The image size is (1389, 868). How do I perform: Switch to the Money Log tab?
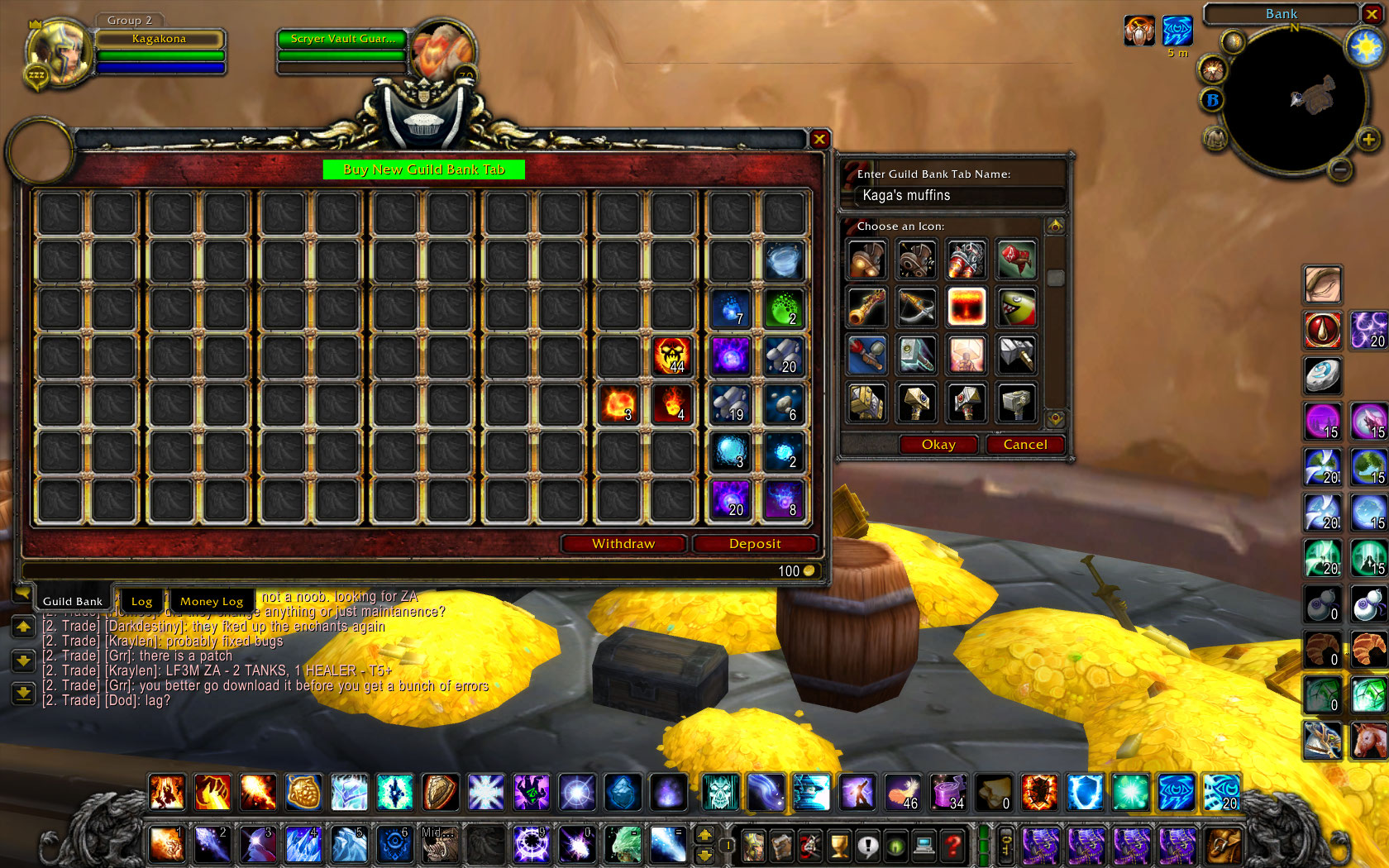[212, 601]
